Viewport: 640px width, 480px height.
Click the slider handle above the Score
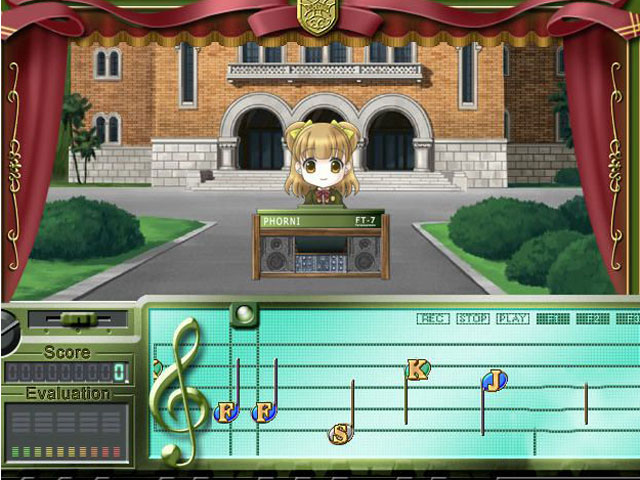pos(77,319)
